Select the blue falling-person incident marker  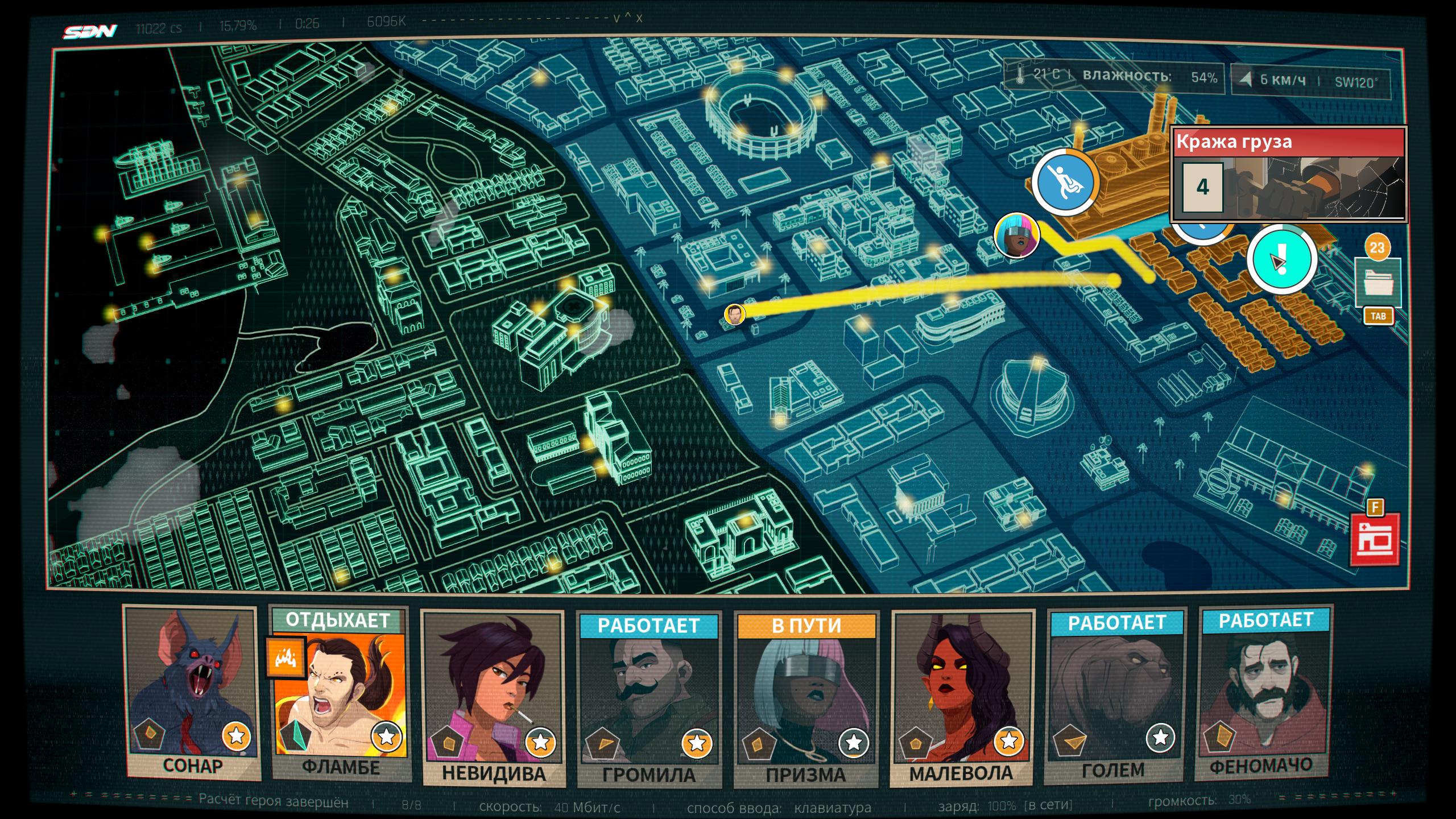click(1065, 183)
